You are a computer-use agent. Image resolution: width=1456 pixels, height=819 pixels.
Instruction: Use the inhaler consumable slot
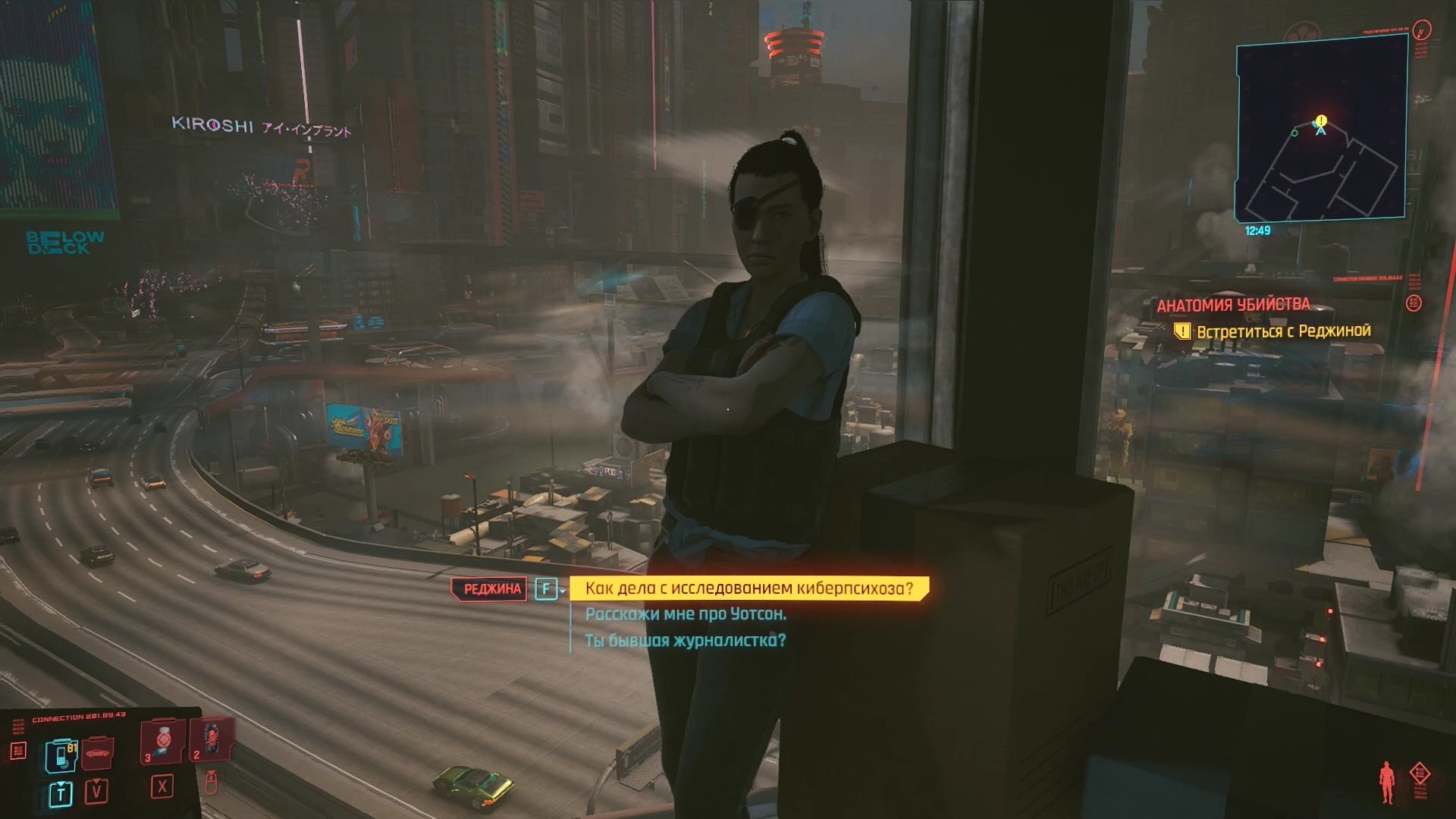163,740
